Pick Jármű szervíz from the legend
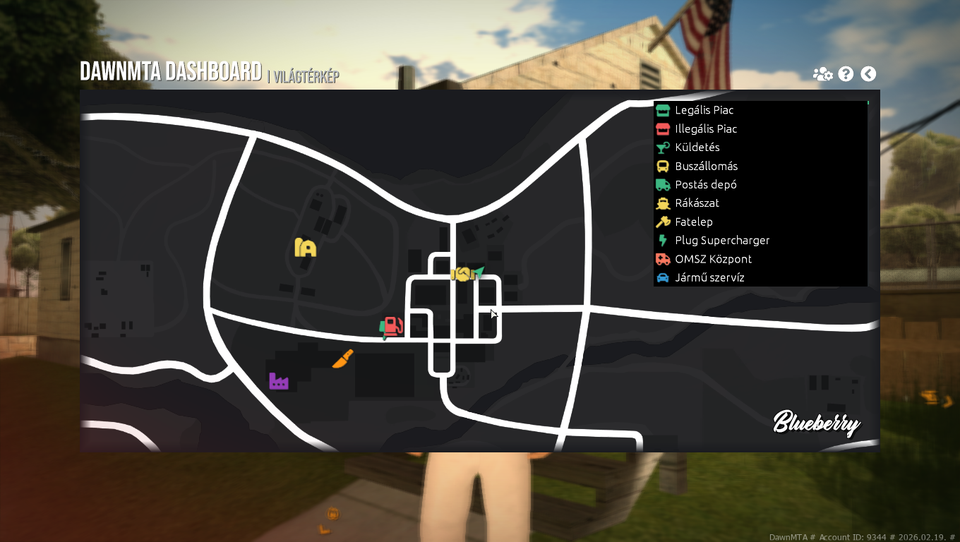 pyautogui.click(x=709, y=278)
